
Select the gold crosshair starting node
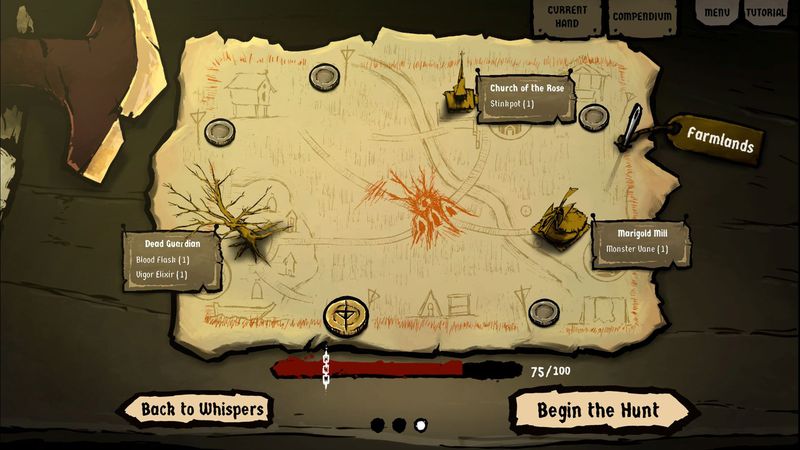point(346,315)
